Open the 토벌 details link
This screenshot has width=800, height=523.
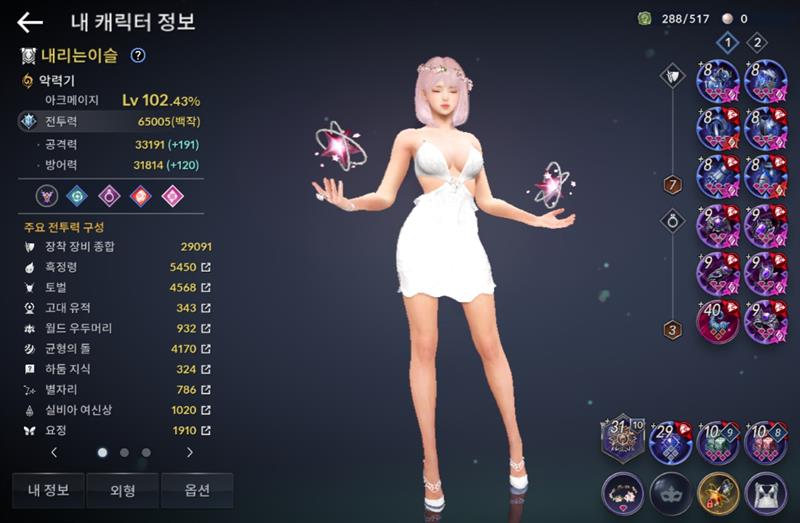pos(206,289)
